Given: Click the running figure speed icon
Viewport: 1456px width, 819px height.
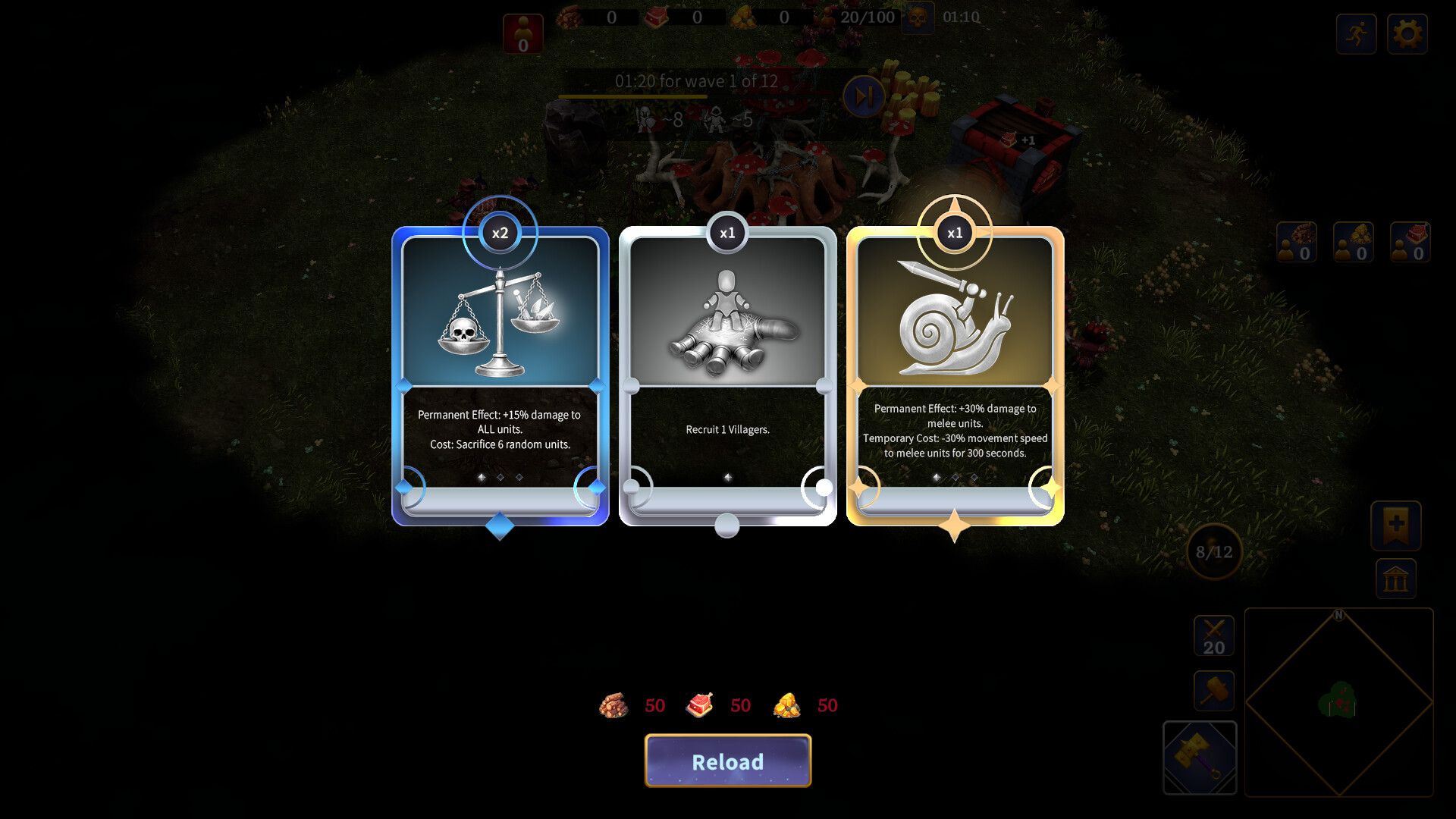Looking at the screenshot, I should 1357,33.
